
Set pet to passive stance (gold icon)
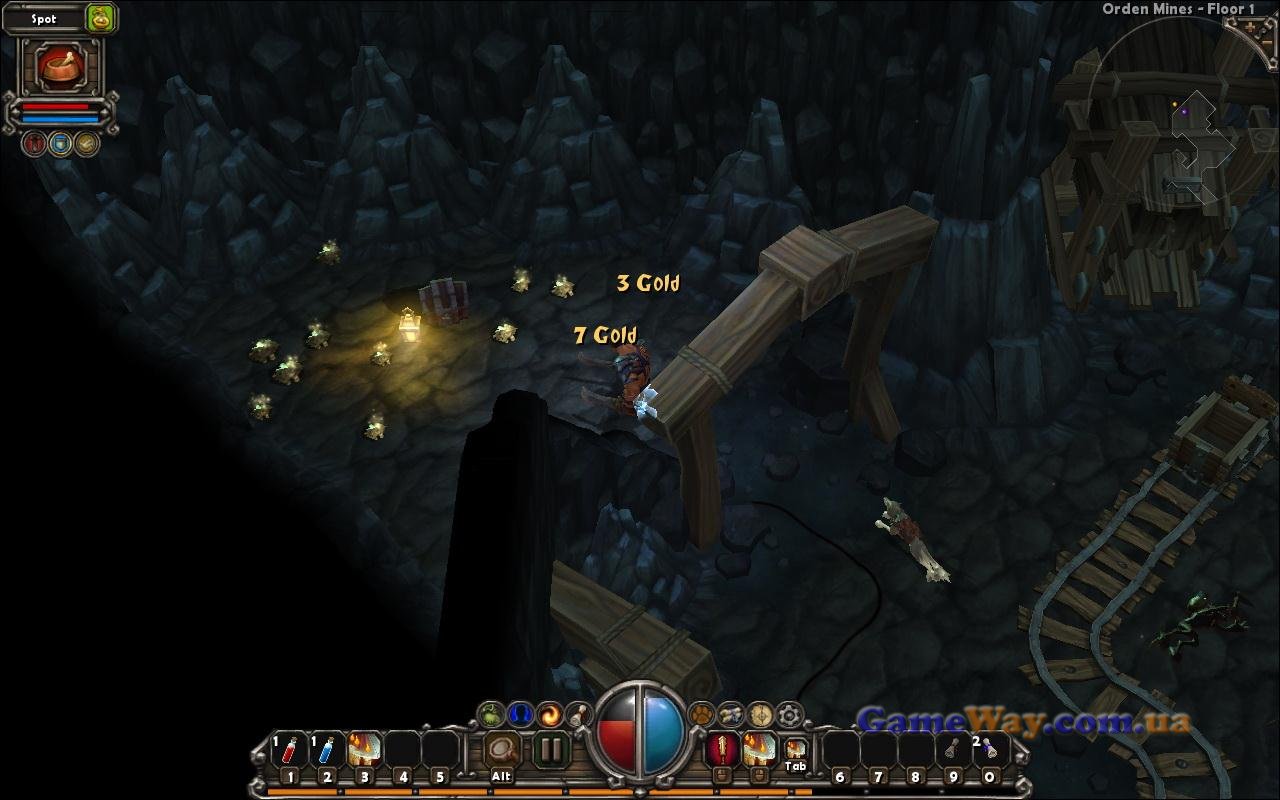(87, 144)
